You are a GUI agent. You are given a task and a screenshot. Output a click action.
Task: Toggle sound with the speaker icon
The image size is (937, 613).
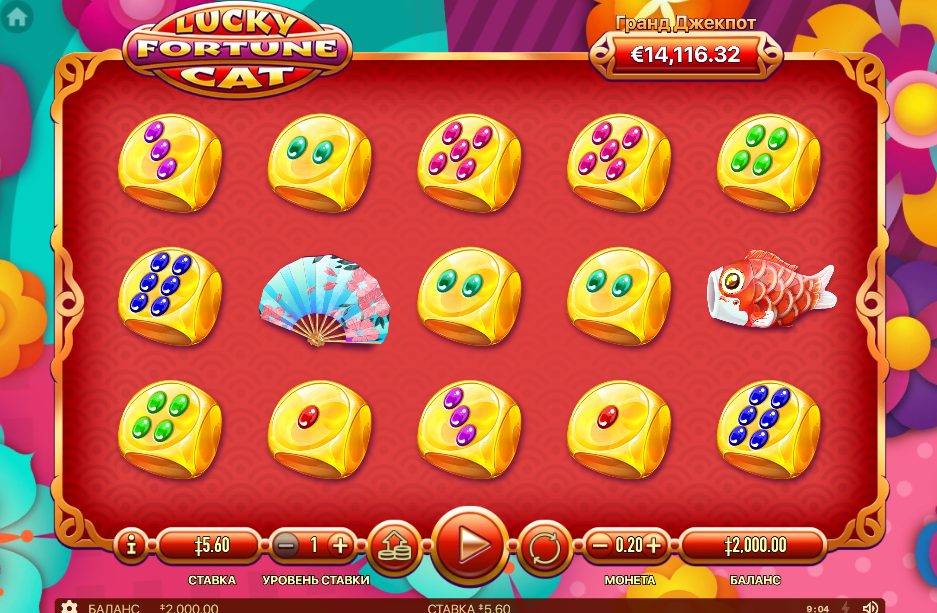click(x=870, y=607)
